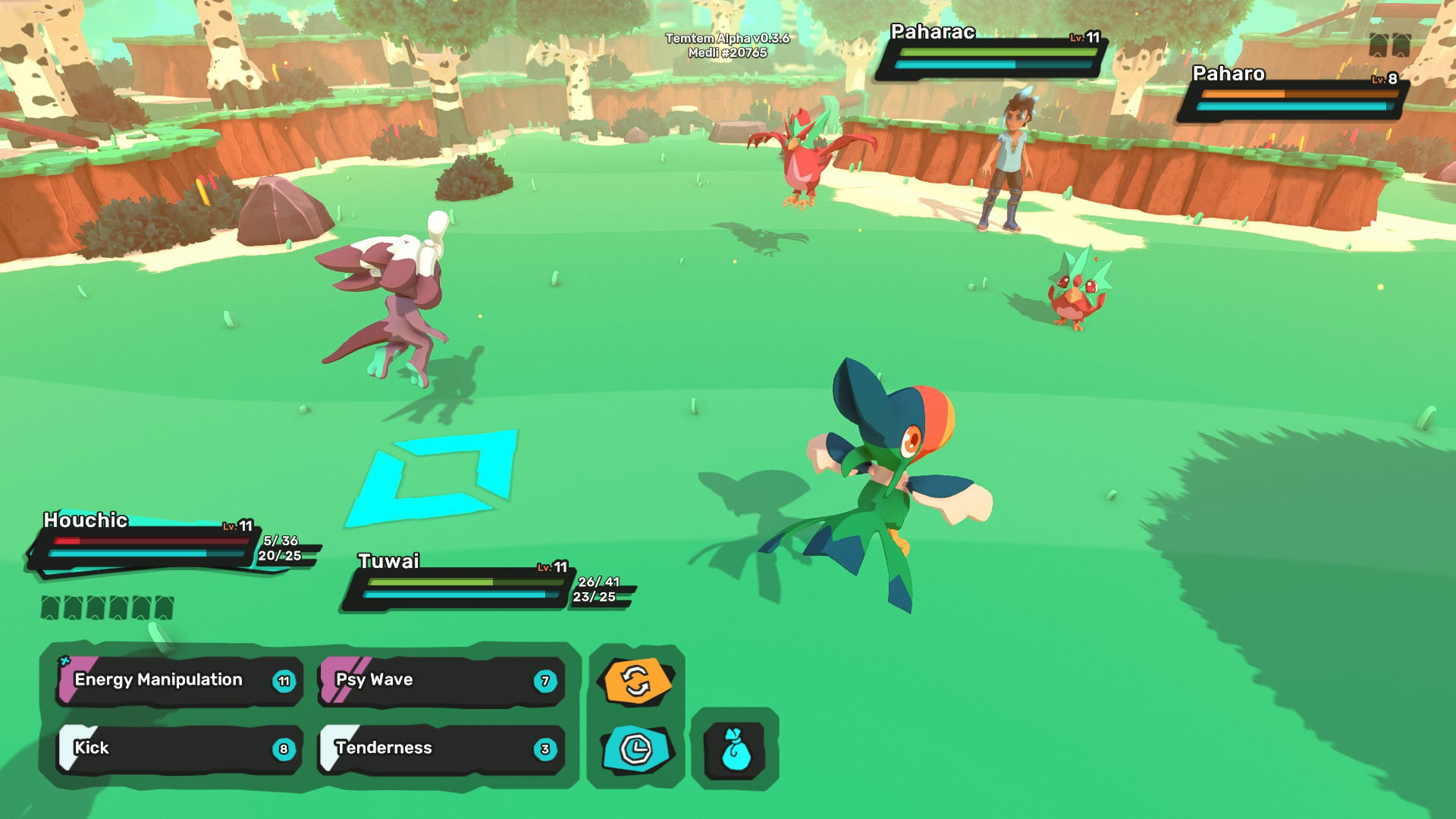The height and width of the screenshot is (819, 1456).
Task: Use the Energy Manipulation technique
Action: pos(180,680)
